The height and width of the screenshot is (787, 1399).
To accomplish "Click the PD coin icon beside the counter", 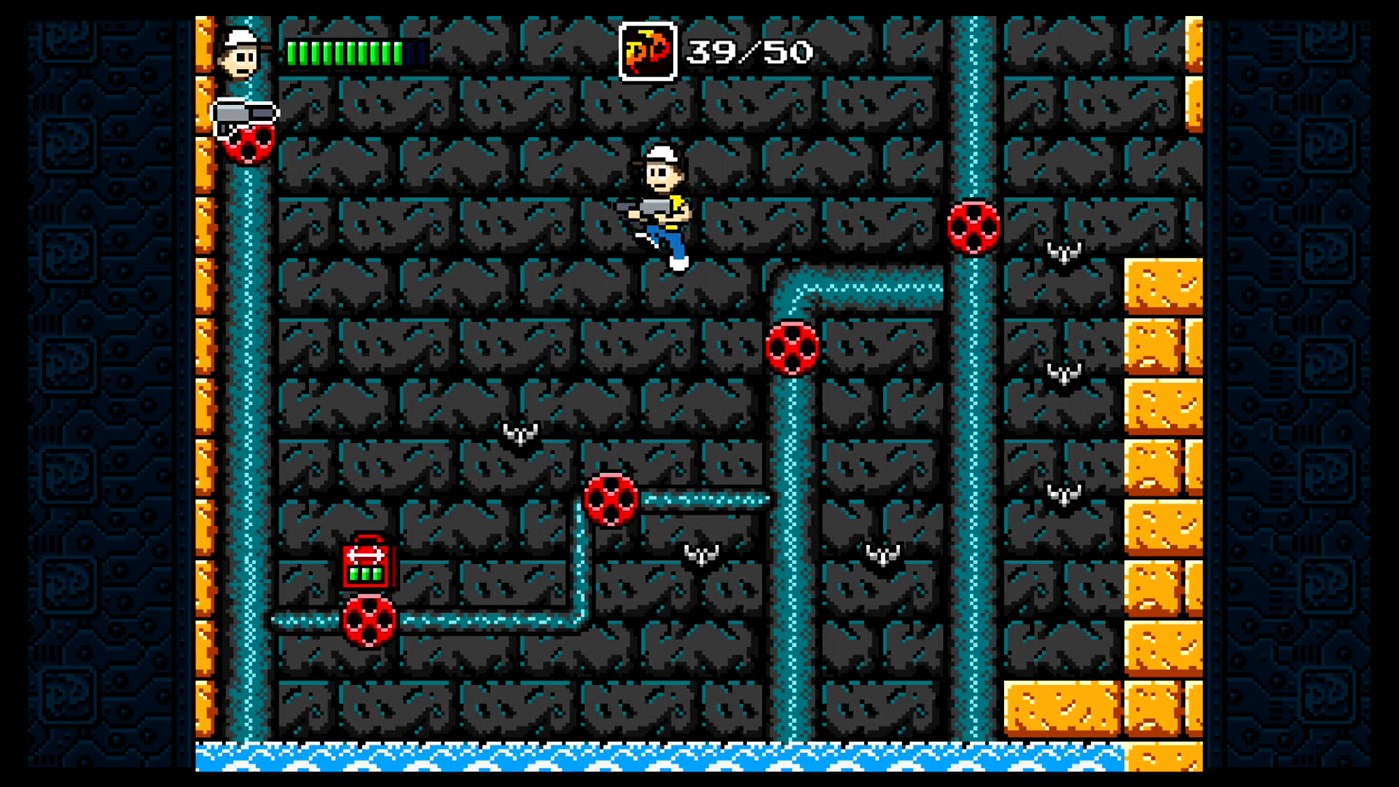I will coord(648,51).
